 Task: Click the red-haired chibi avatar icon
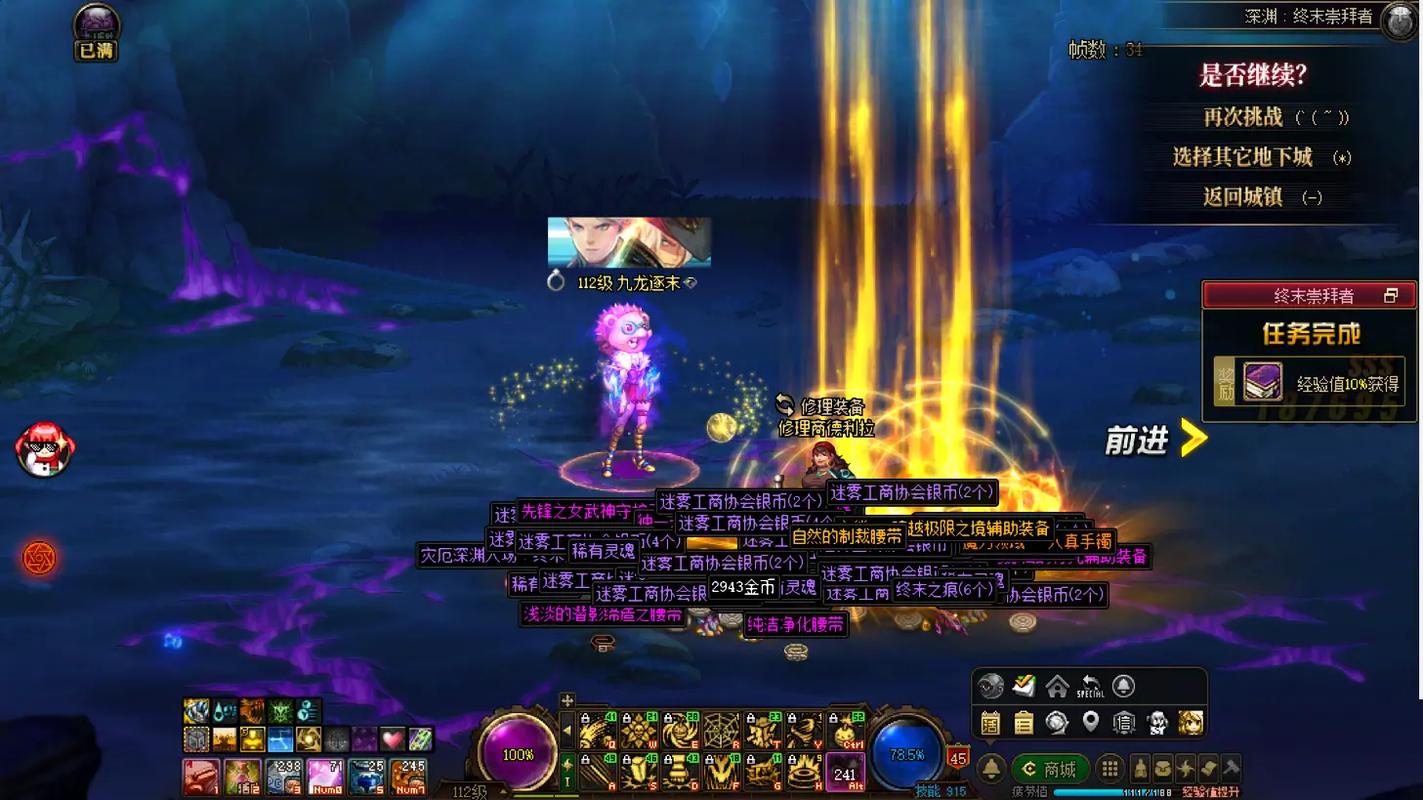click(x=45, y=448)
